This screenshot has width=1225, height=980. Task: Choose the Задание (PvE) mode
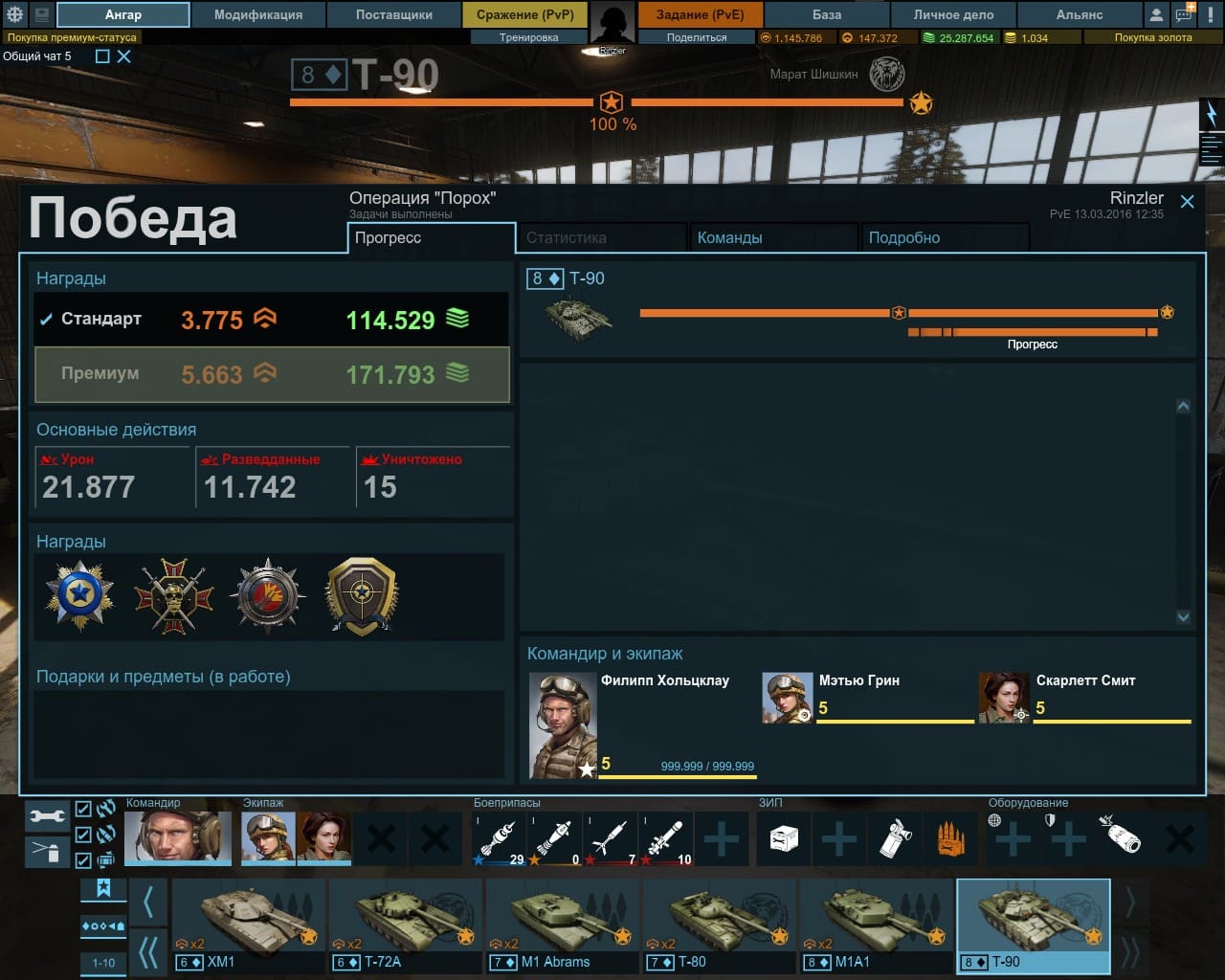[x=700, y=14]
